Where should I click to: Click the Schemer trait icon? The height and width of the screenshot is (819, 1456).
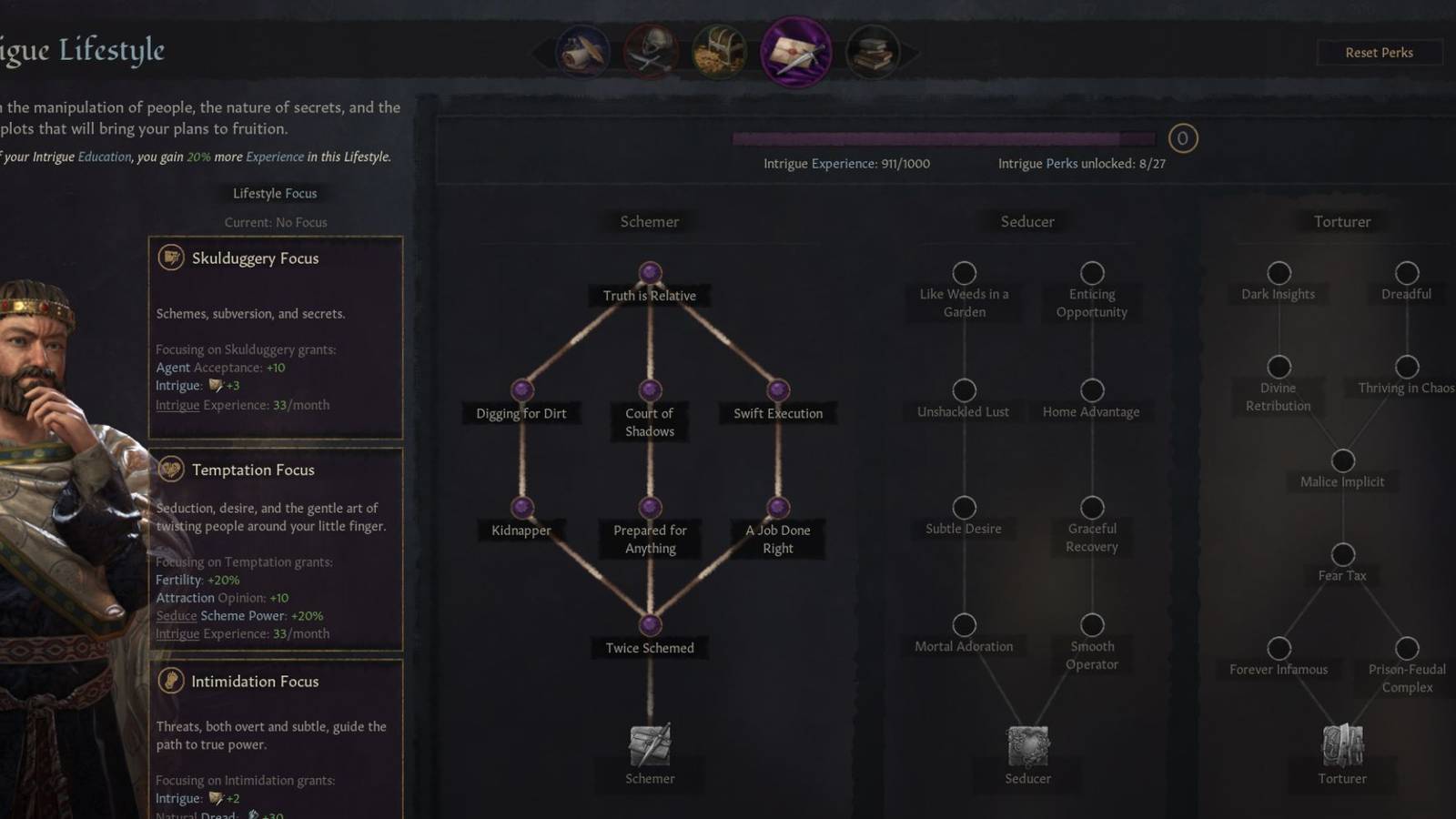point(649,744)
